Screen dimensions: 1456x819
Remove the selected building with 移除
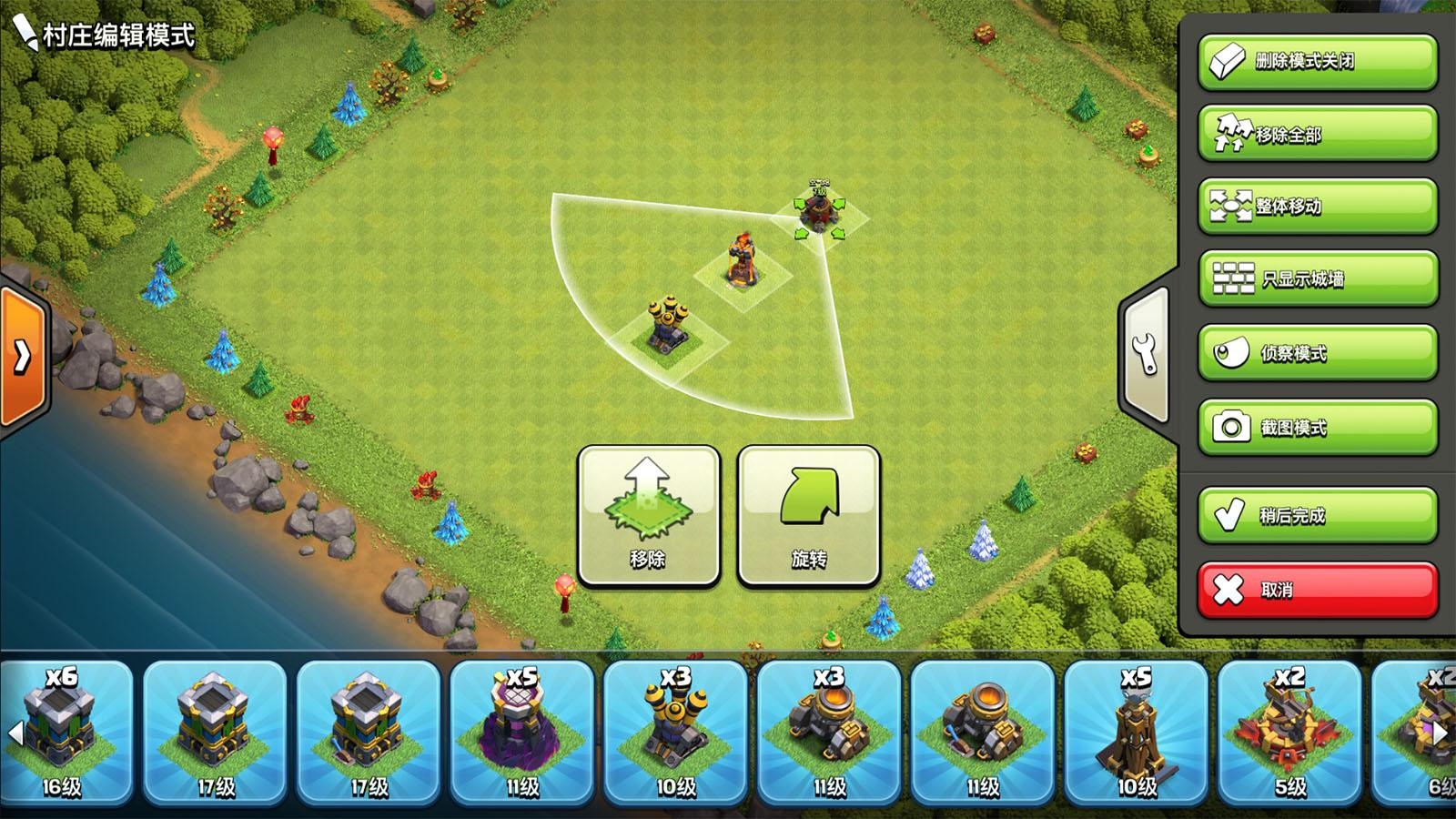[x=648, y=516]
